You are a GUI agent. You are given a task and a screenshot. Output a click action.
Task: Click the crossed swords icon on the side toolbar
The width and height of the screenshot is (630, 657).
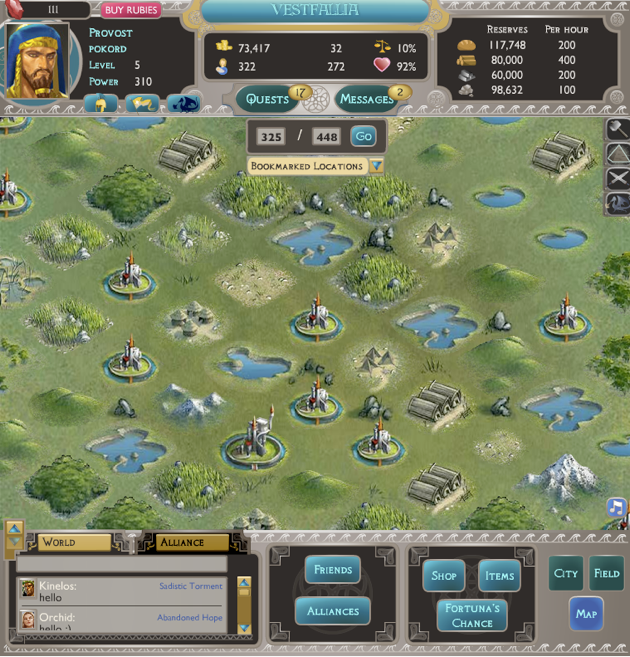coord(618,178)
